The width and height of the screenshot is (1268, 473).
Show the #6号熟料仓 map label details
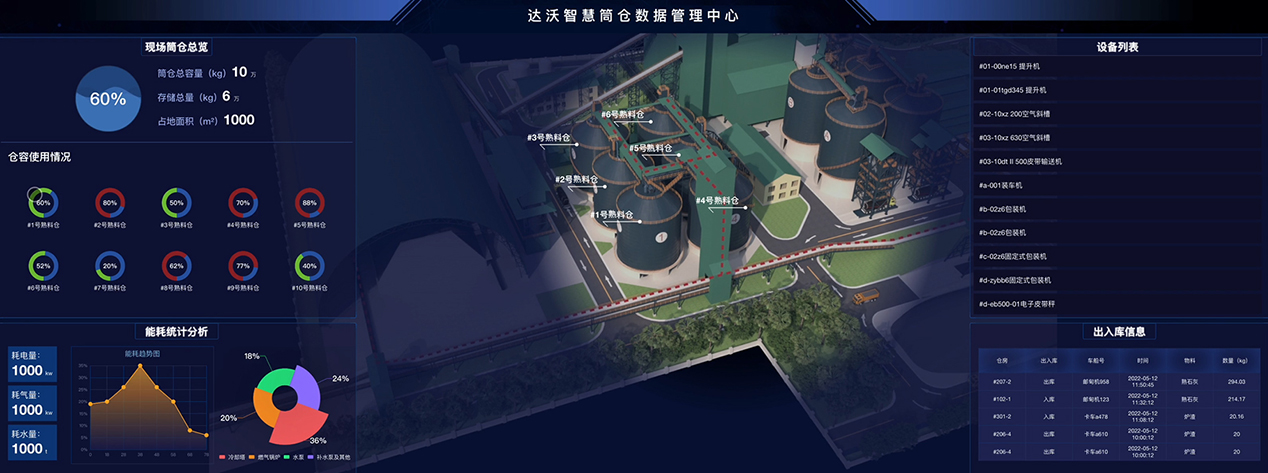click(623, 115)
